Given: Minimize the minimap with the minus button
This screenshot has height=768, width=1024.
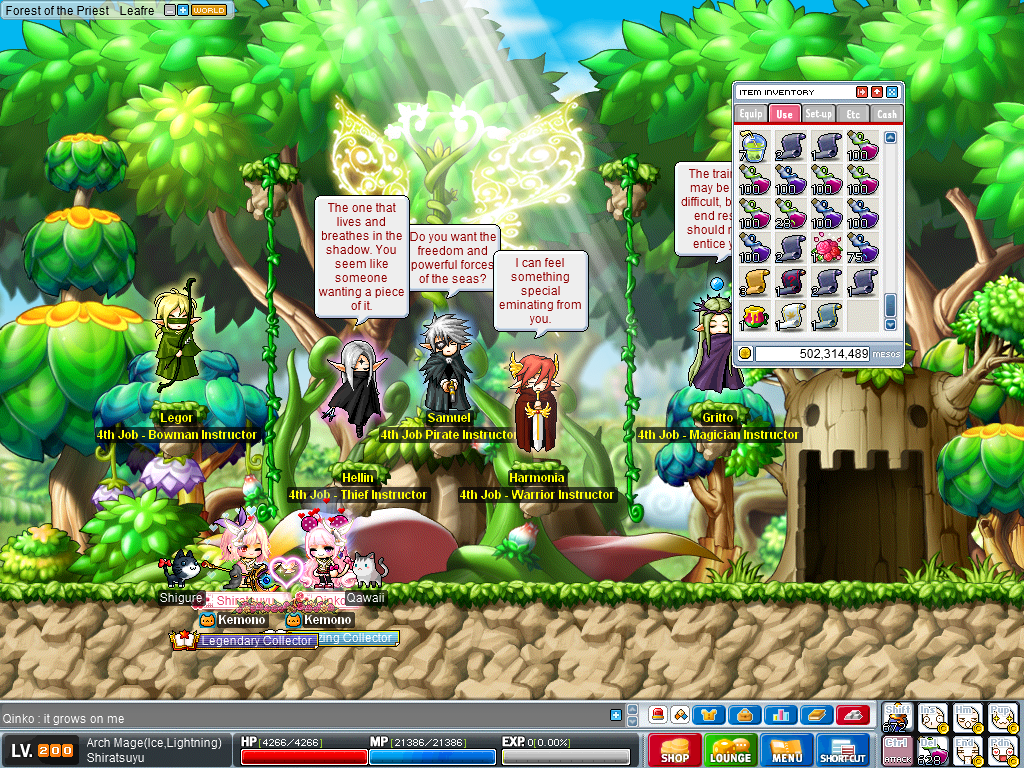Looking at the screenshot, I should [x=170, y=10].
